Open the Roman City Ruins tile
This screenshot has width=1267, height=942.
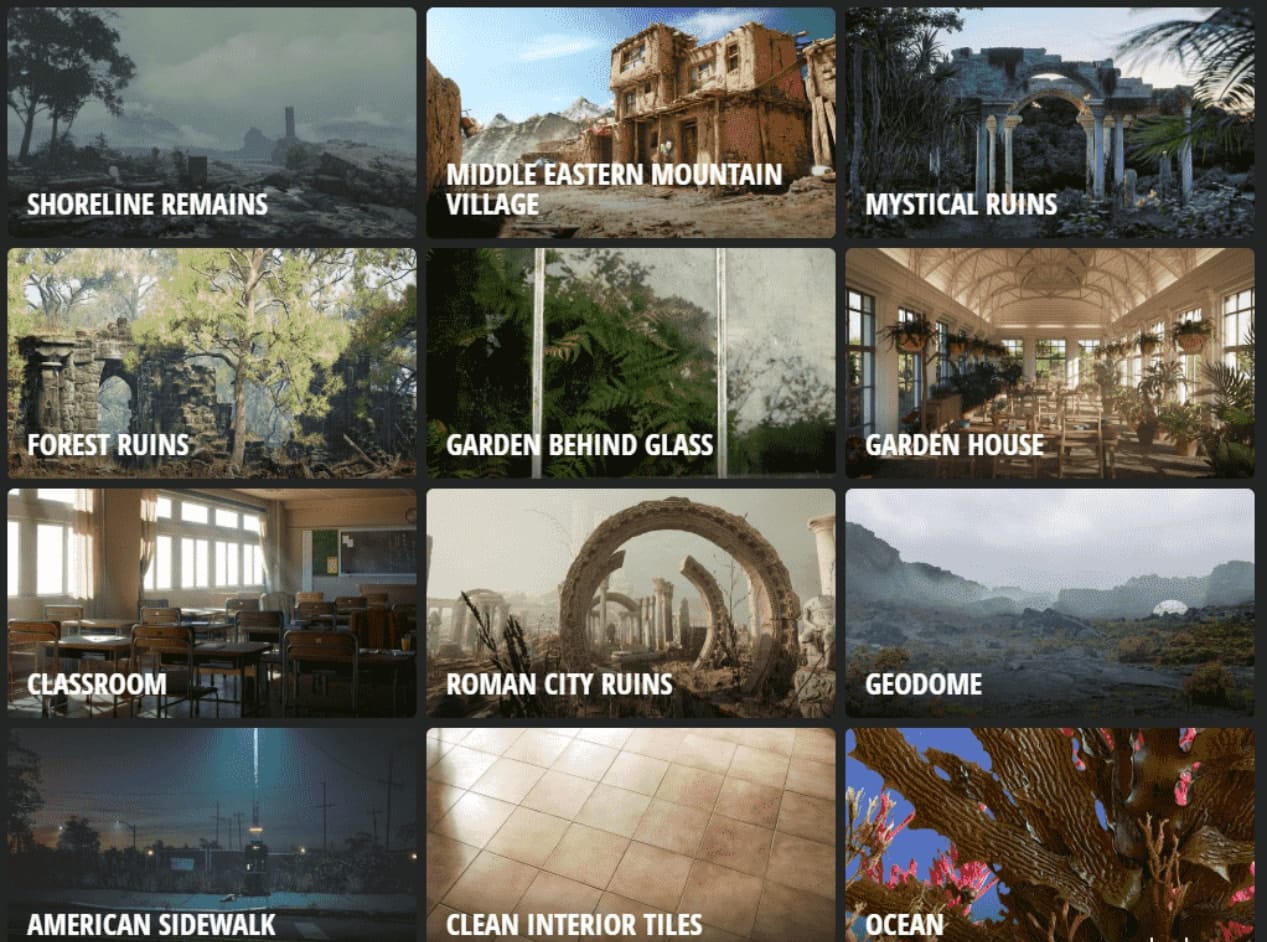click(x=630, y=603)
